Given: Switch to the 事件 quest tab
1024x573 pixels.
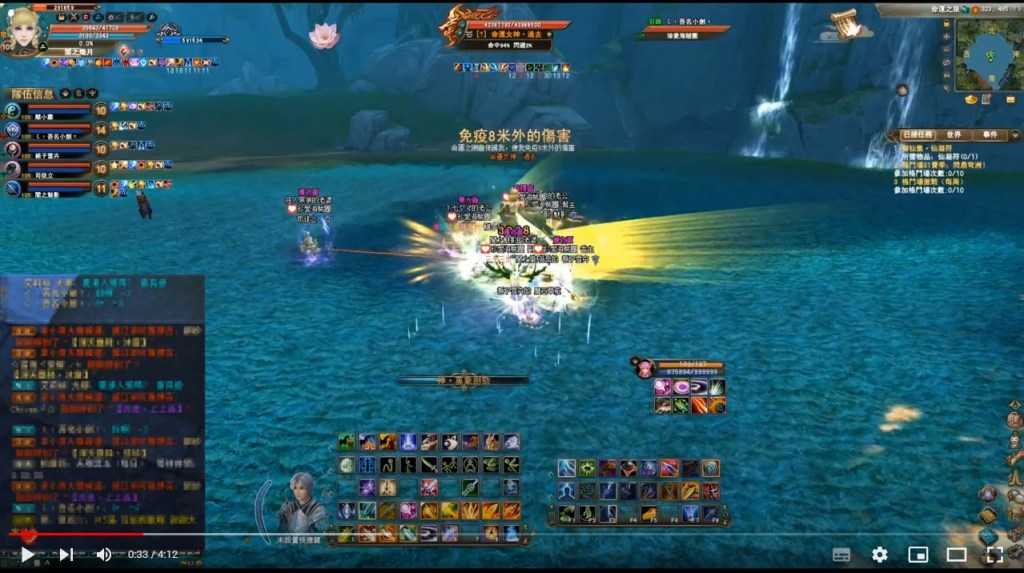Looking at the screenshot, I should (x=989, y=134).
